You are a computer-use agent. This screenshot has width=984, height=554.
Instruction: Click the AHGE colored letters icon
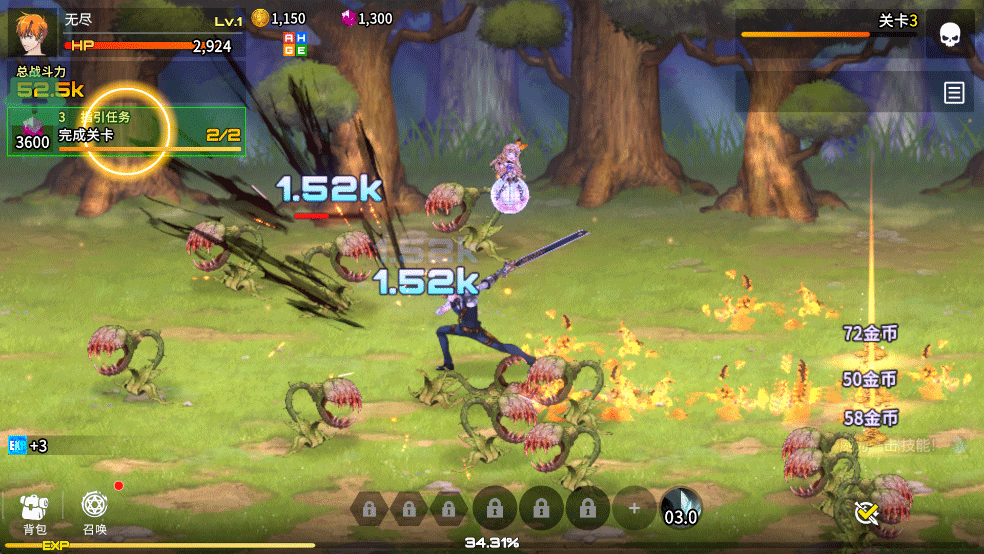(x=295, y=43)
